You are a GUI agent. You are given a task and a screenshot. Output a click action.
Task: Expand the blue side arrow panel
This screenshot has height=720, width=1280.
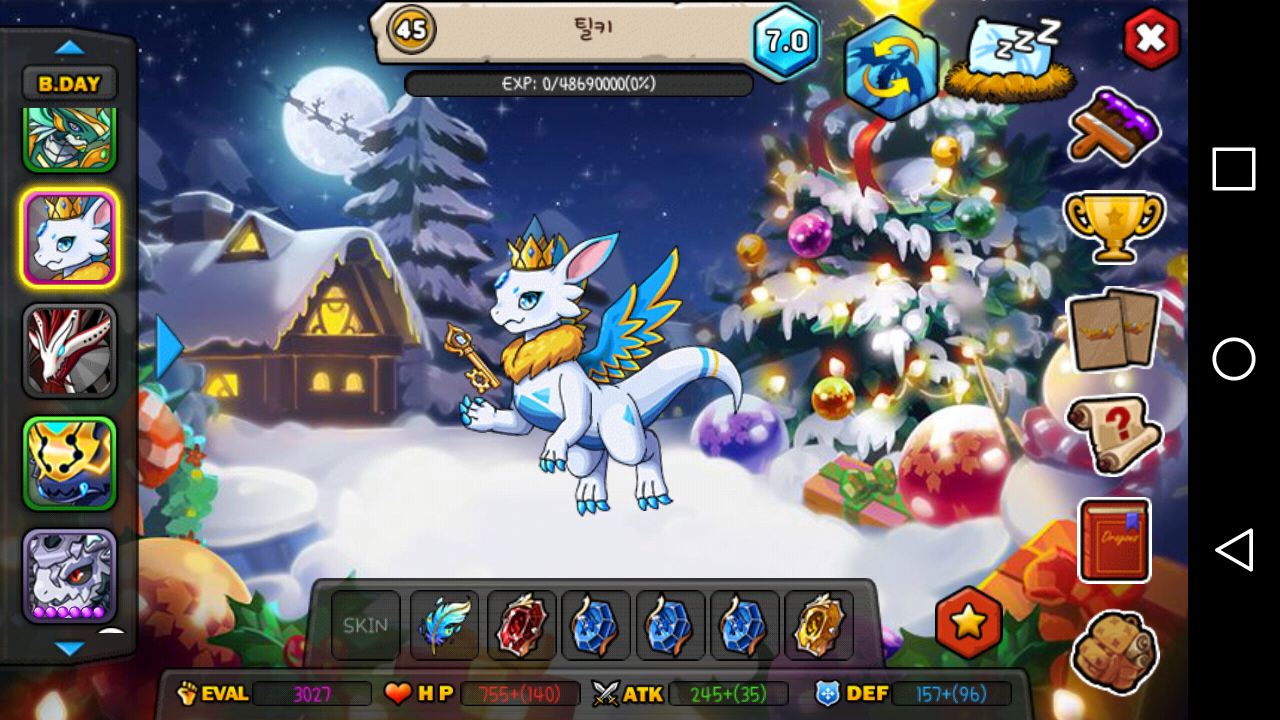pos(169,348)
